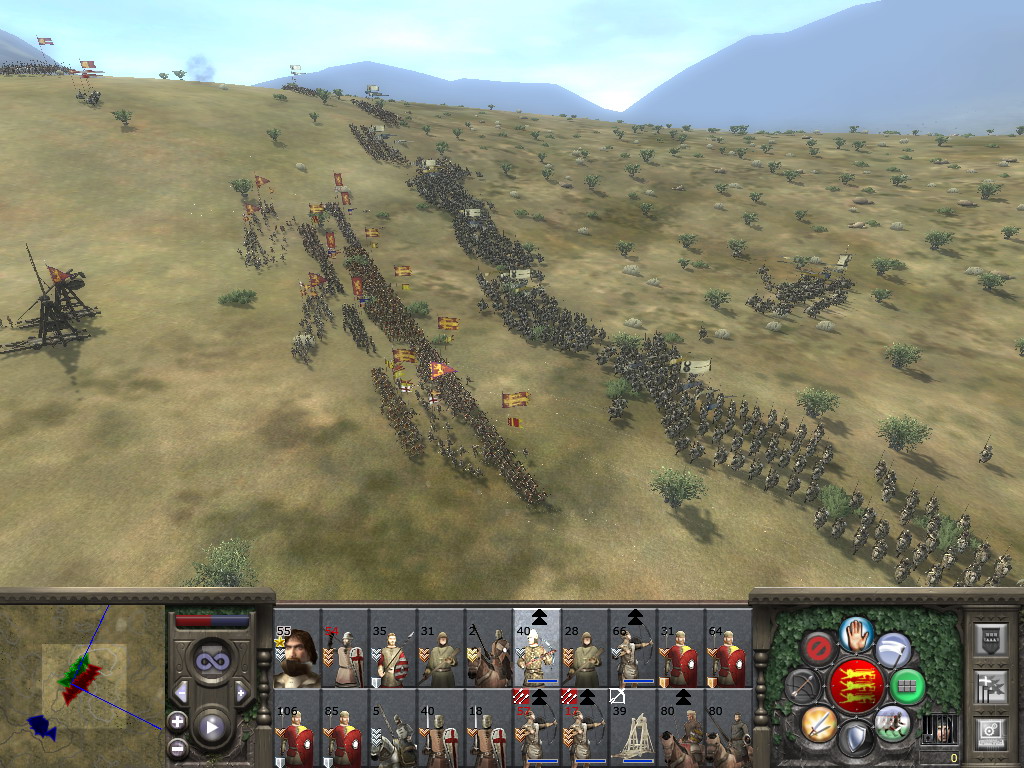Viewport: 1024px width, 768px height.
Task: Activate the raised hand order
Action: pos(856,634)
